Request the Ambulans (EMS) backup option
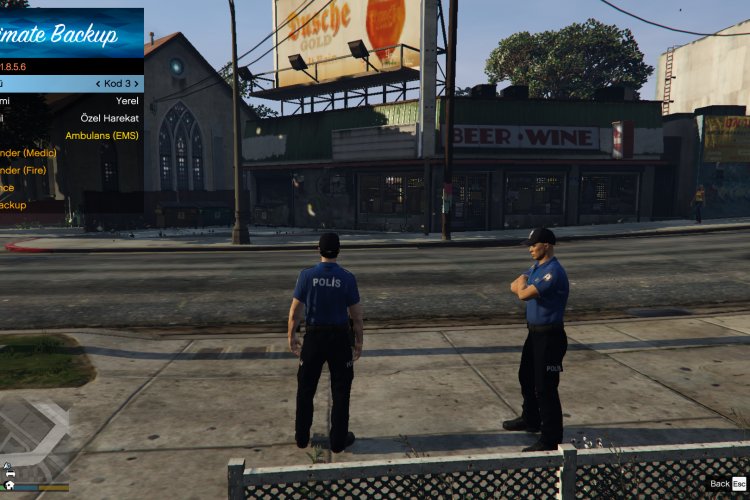This screenshot has height=500, width=750. [x=70, y=135]
